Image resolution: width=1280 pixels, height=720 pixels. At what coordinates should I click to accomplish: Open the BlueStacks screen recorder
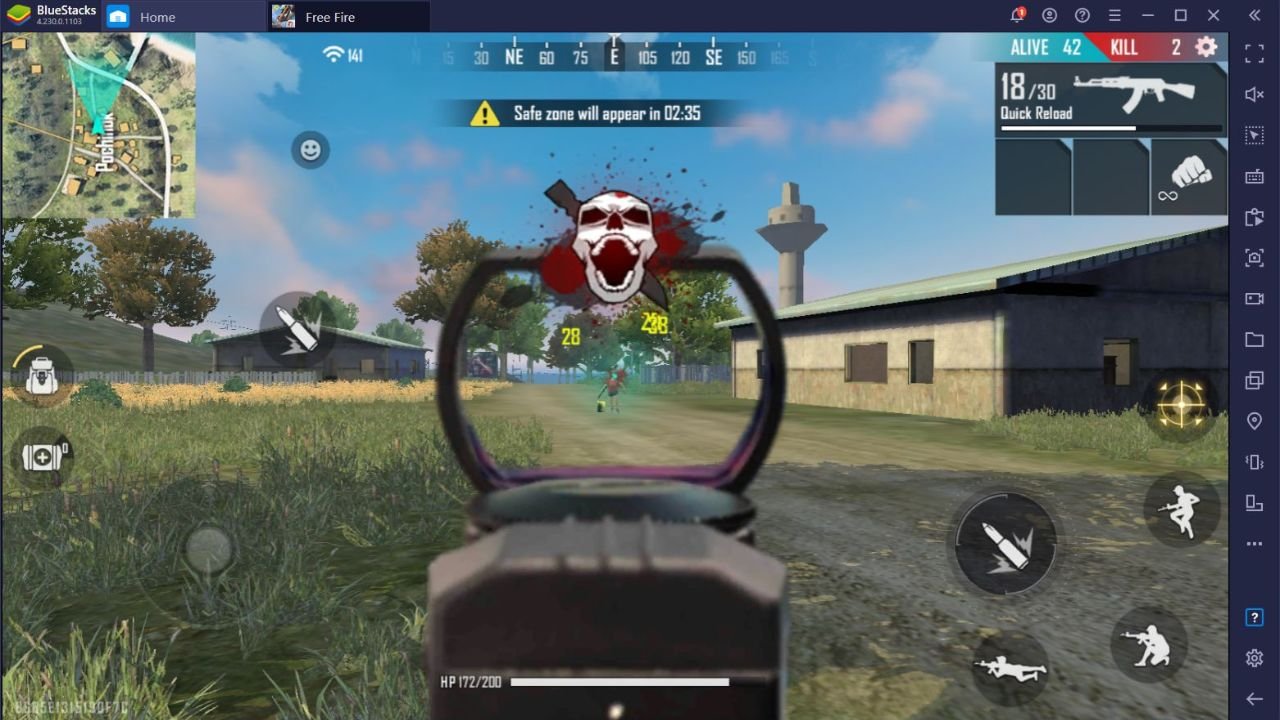1253,299
